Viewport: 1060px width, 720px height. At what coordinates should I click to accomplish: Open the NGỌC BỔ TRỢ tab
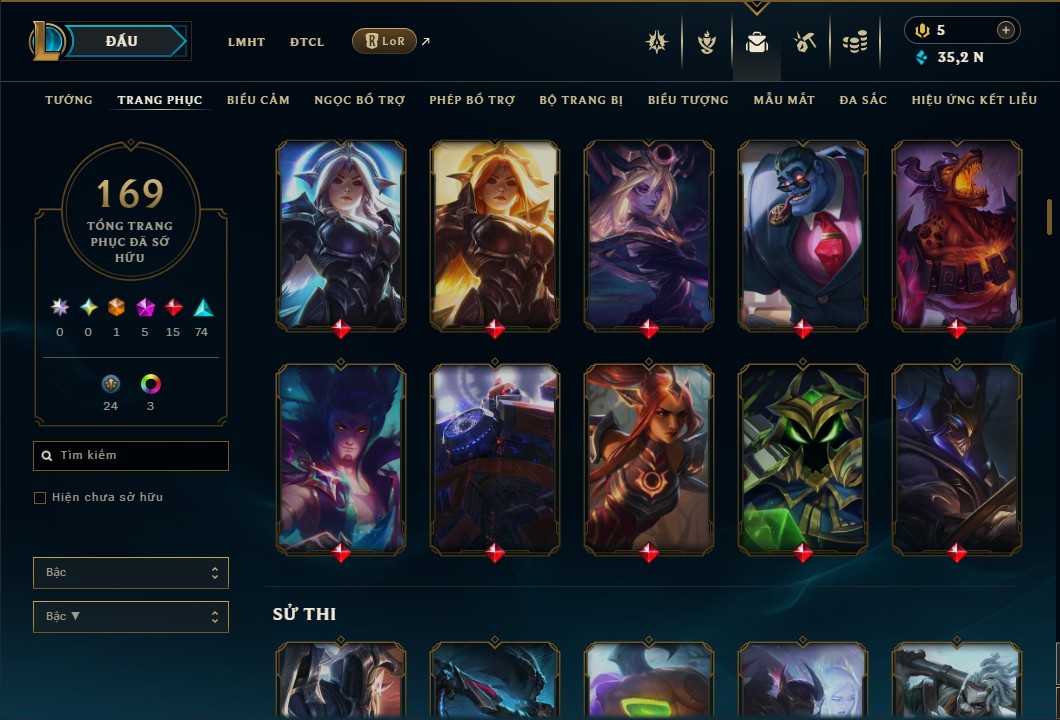click(x=360, y=100)
